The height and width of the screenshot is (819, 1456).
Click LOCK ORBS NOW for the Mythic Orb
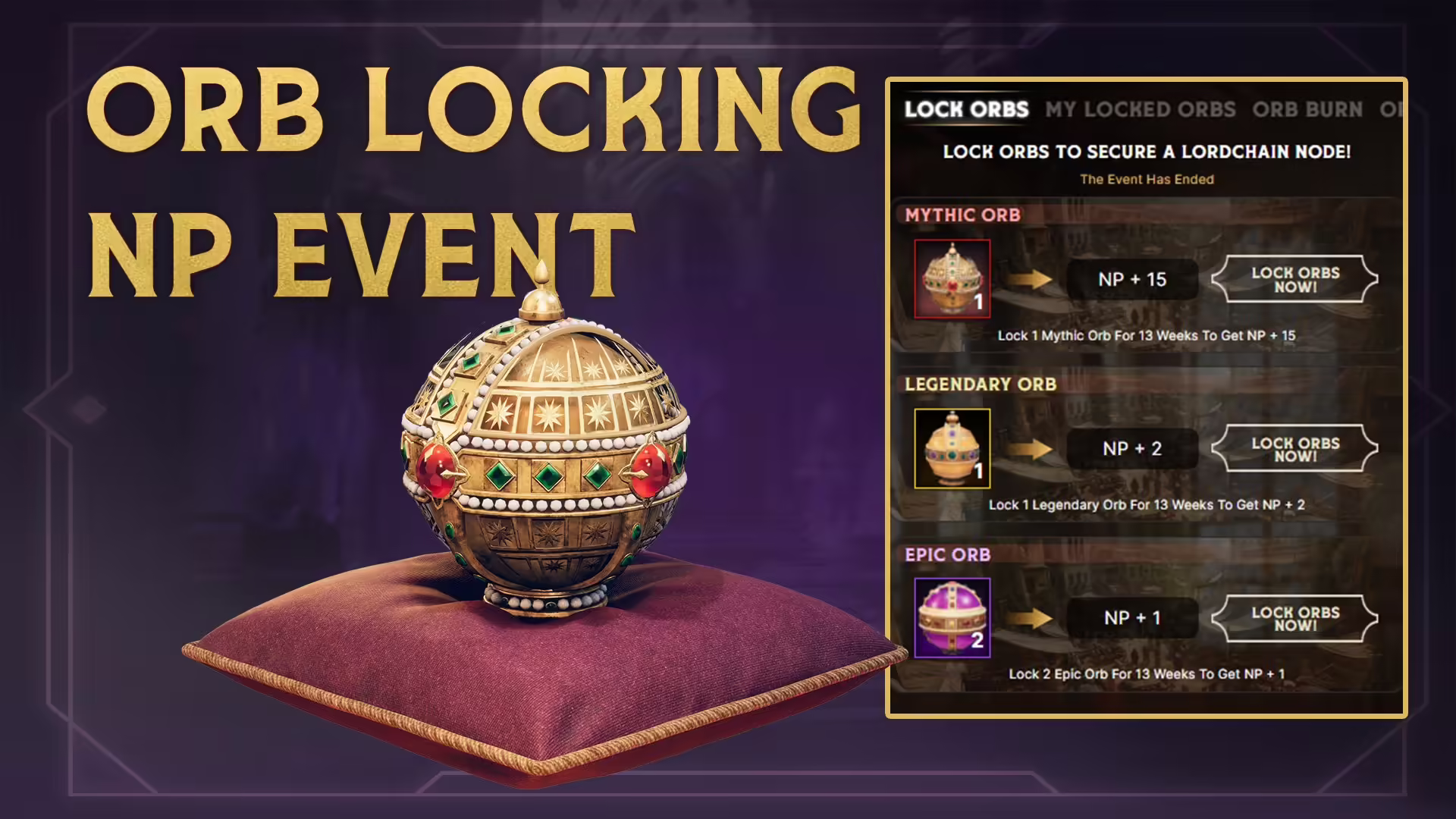1295,280
